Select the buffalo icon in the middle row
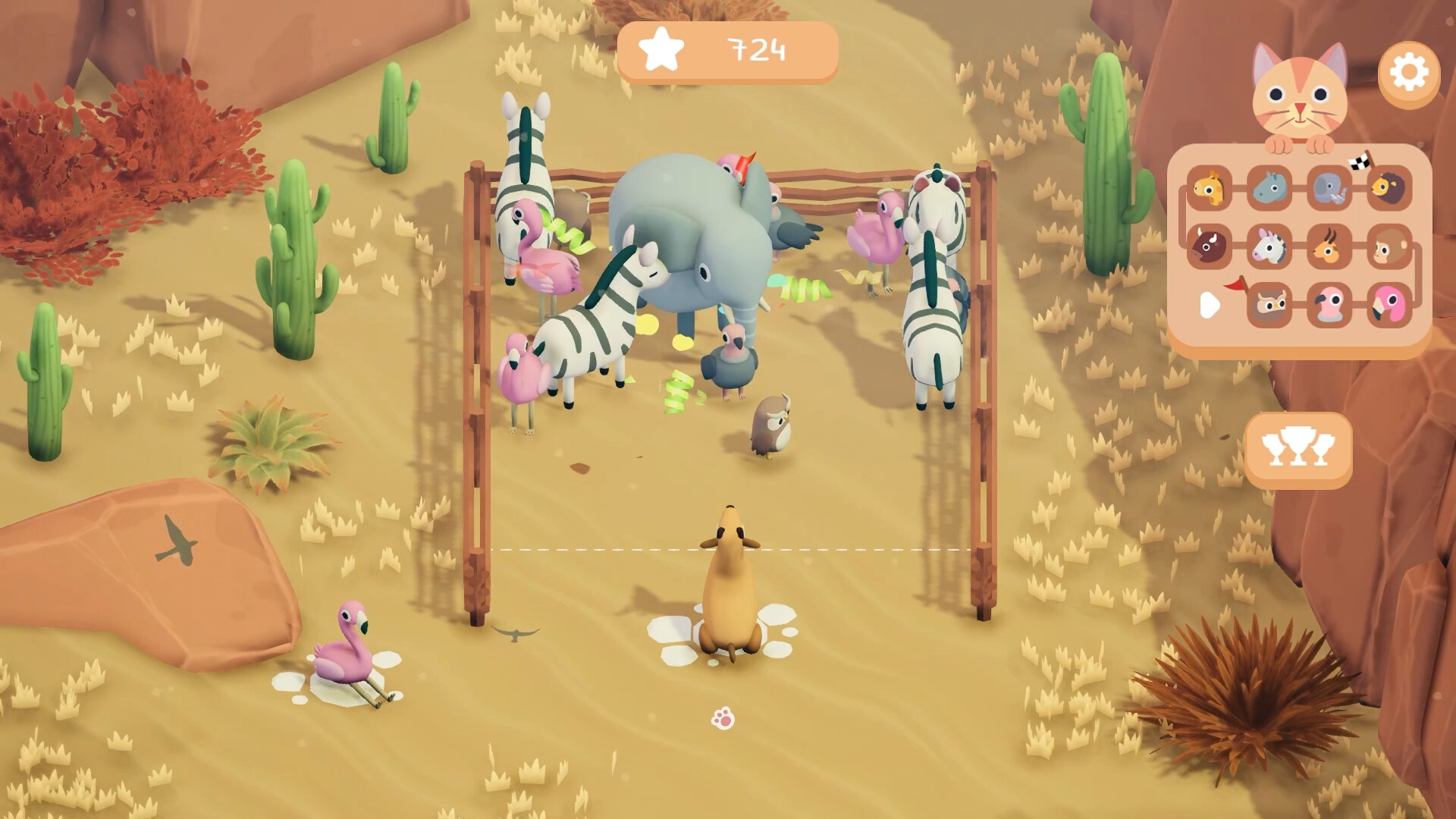The width and height of the screenshot is (1456, 819). point(1210,246)
